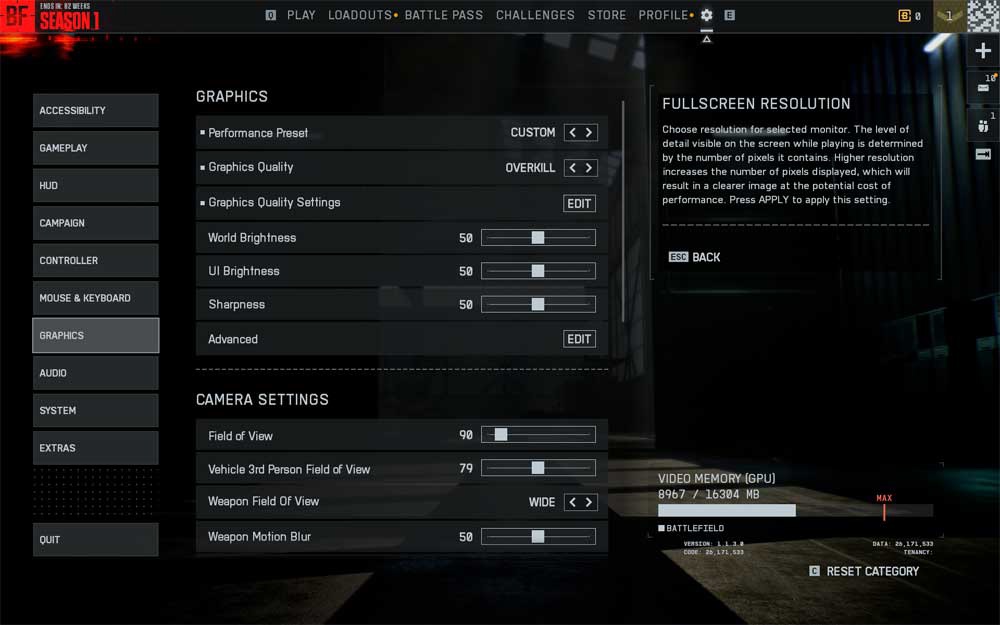Edit the Graphics Quality Settings
Screen dimensions: 1000x625
(579, 203)
